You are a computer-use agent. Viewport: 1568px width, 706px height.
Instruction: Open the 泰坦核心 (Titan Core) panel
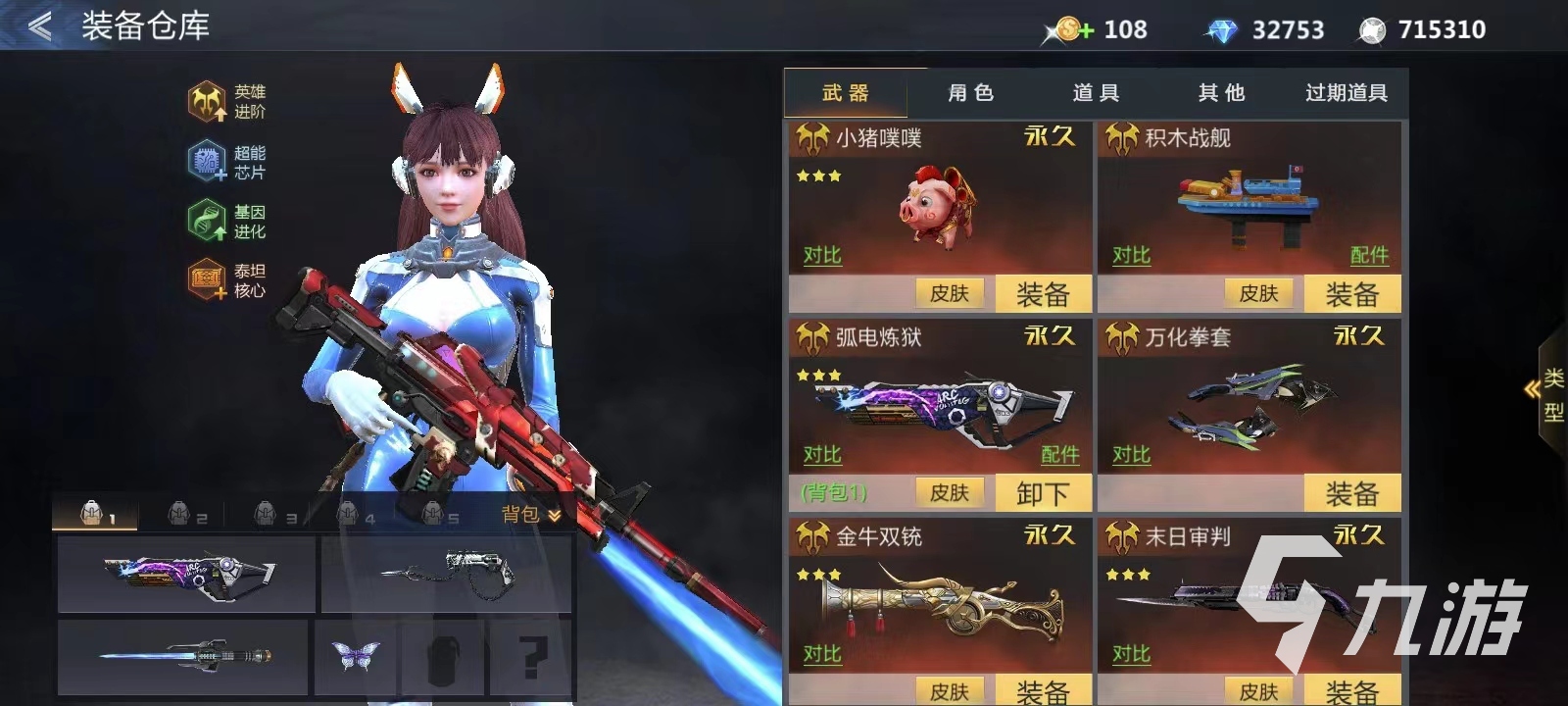tap(207, 277)
